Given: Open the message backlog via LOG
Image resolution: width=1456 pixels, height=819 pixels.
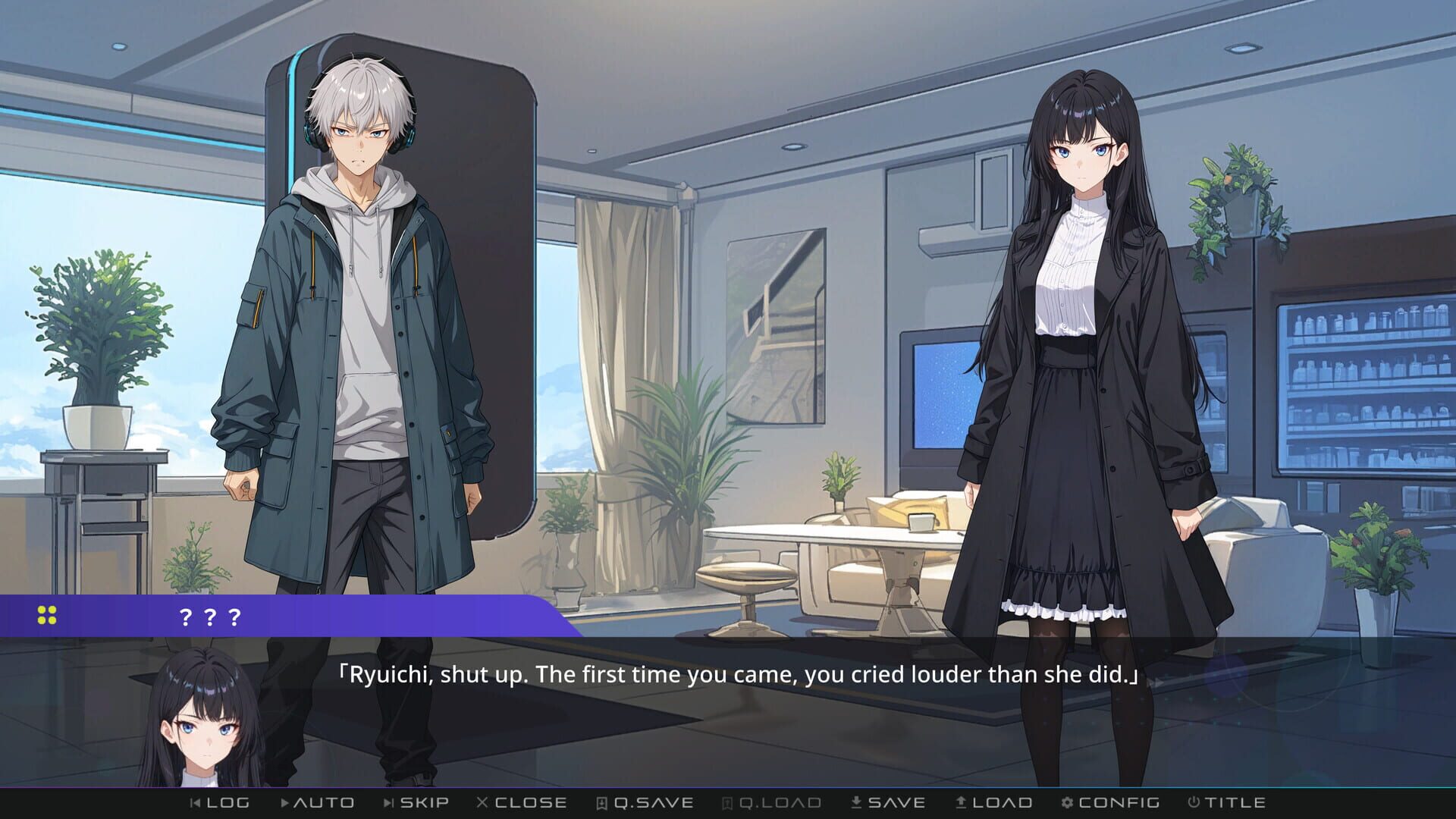Looking at the screenshot, I should click(224, 802).
